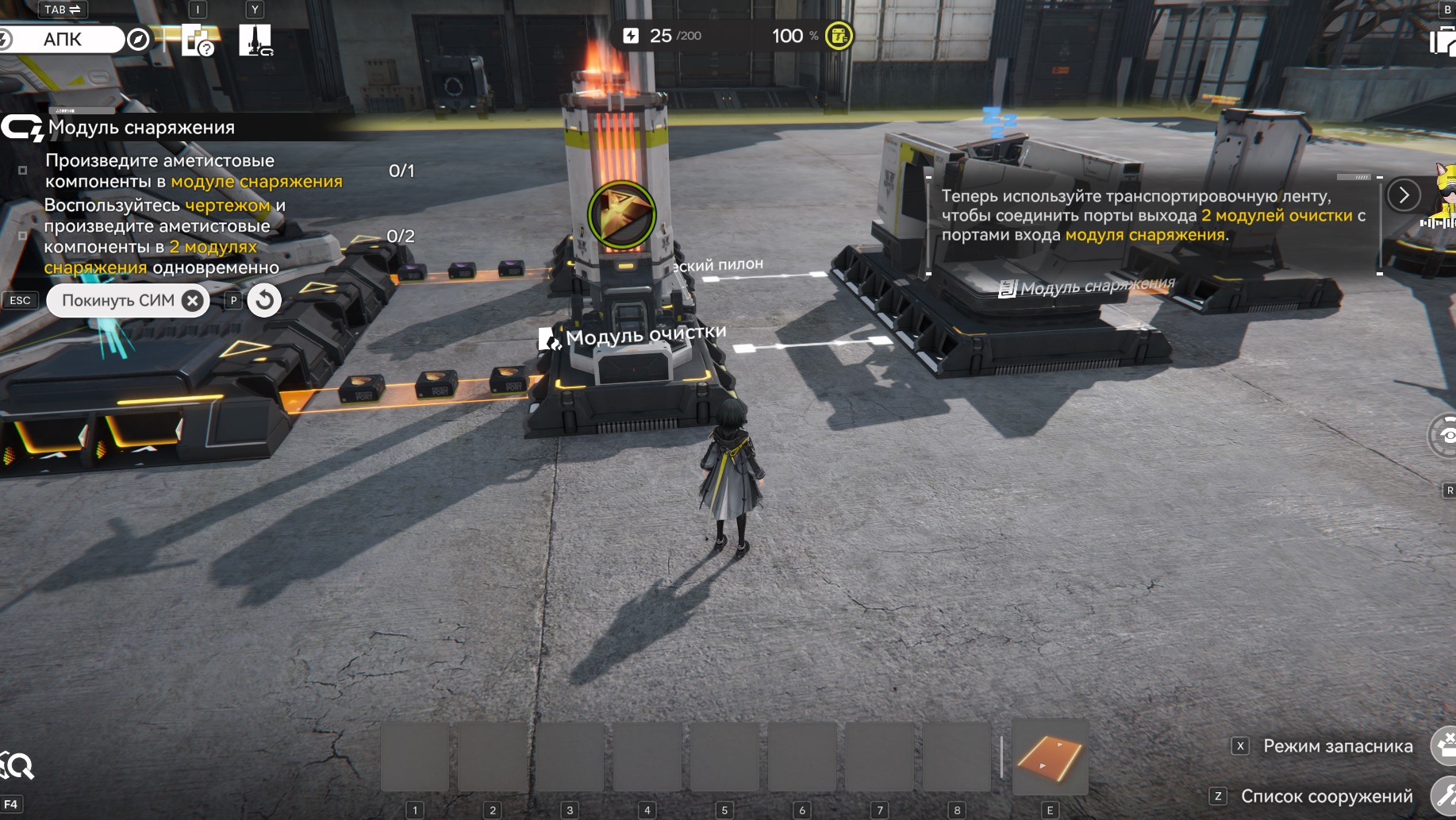Open the Модуль снаряжения quest tracker header
Screen dimensions: 1456x820
(x=141, y=127)
